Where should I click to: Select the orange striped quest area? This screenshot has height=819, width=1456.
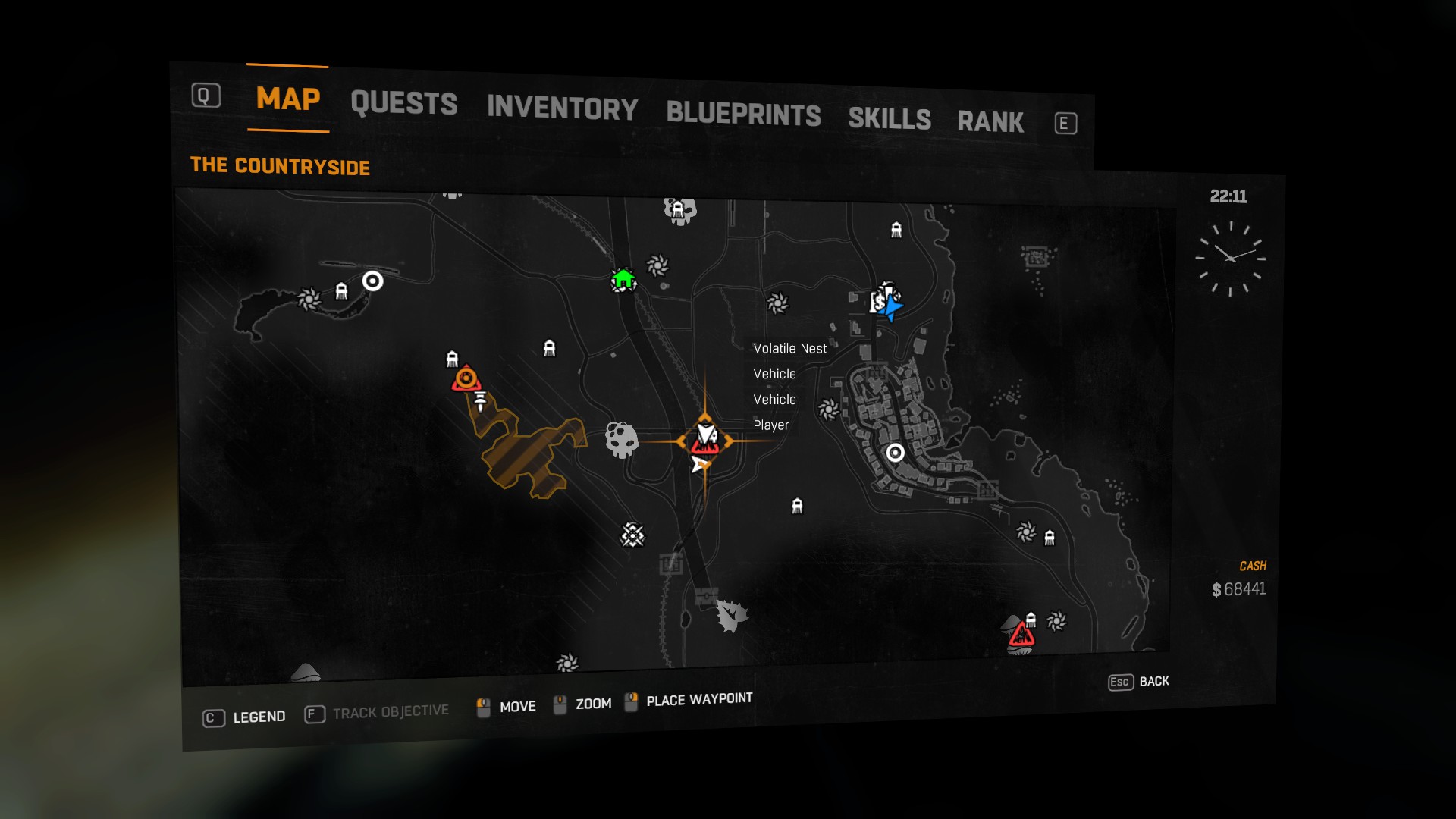[x=531, y=455]
